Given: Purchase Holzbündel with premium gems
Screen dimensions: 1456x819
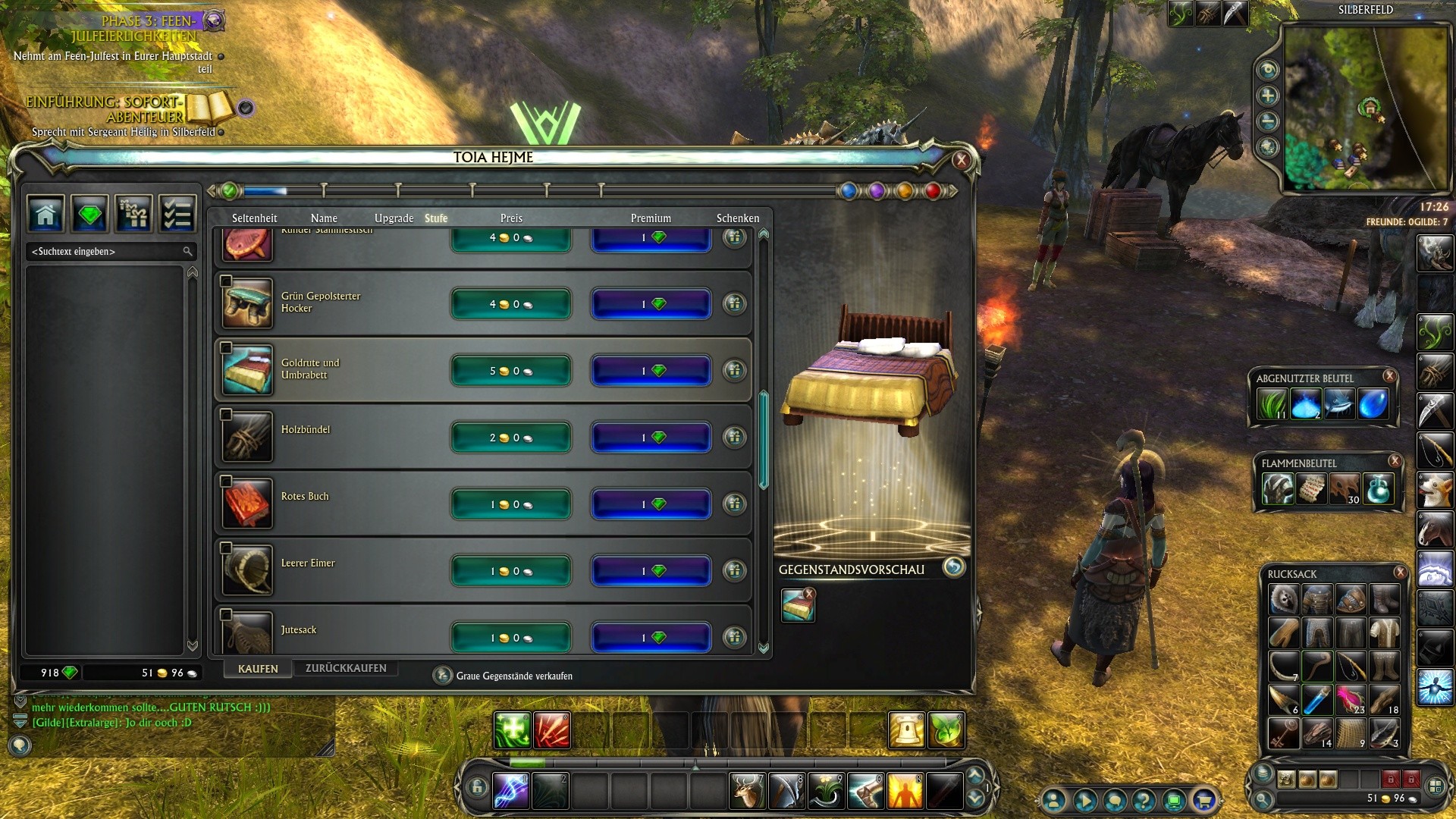Looking at the screenshot, I should (x=651, y=438).
